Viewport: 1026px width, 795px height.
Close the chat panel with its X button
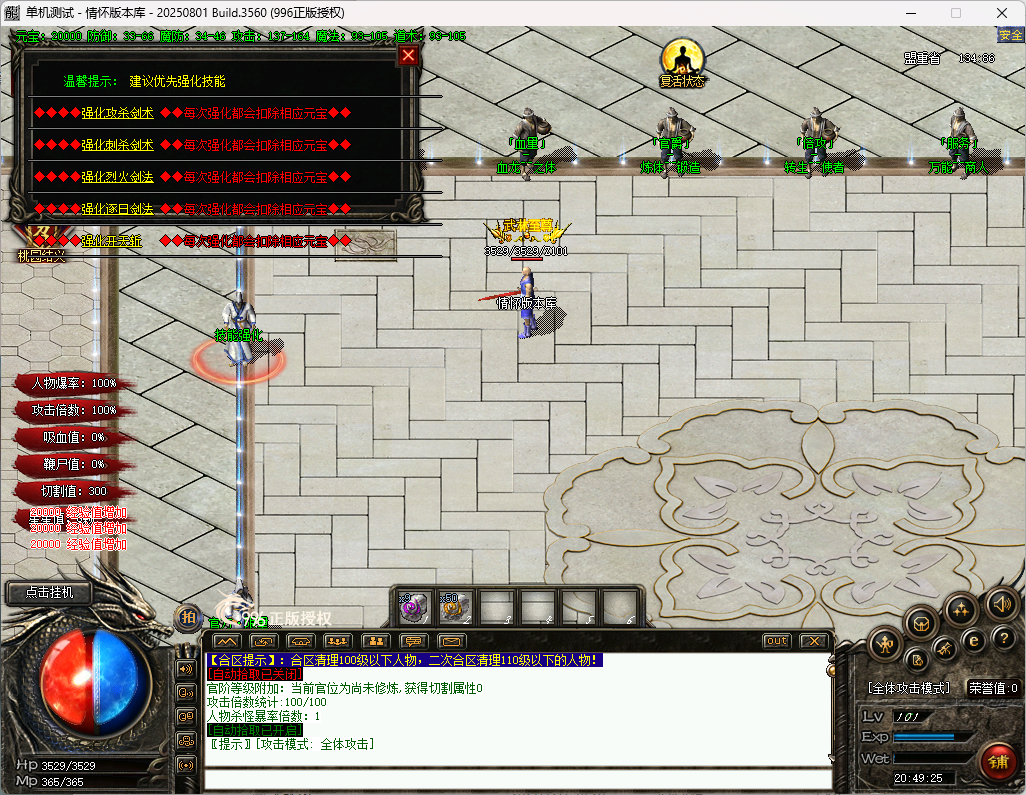(x=815, y=641)
